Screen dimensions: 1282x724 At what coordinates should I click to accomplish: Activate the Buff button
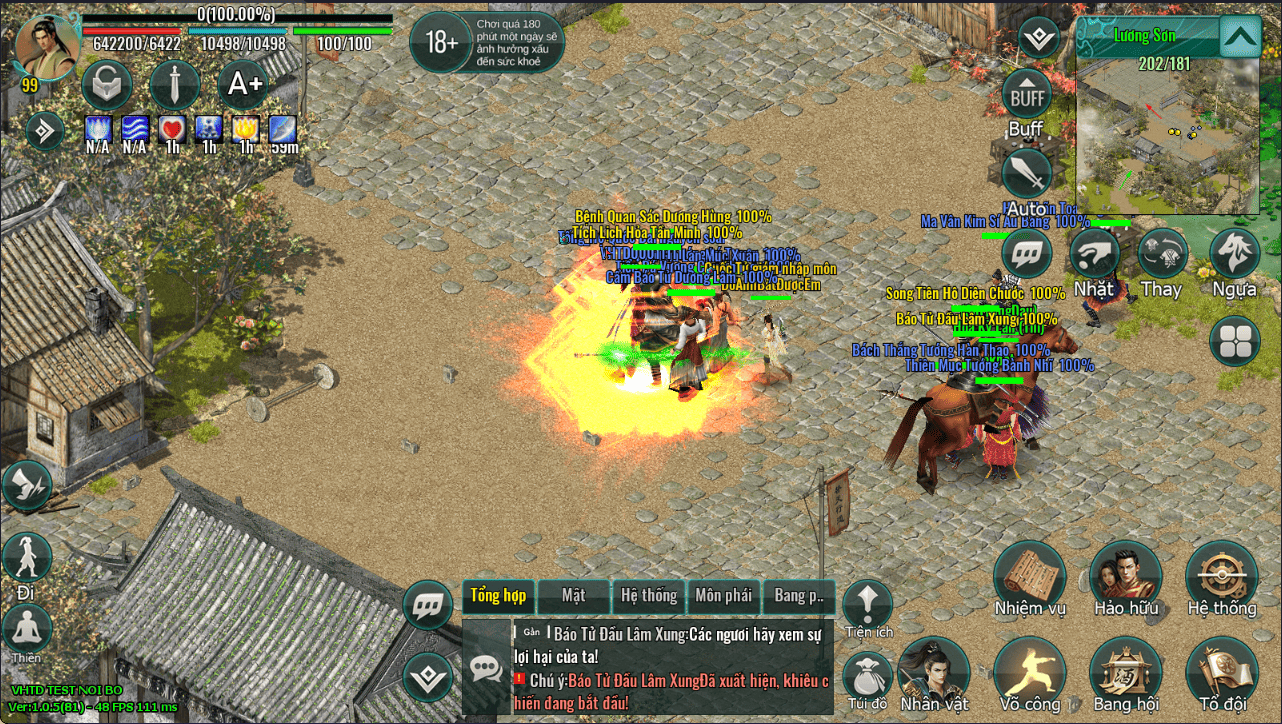point(1026,97)
